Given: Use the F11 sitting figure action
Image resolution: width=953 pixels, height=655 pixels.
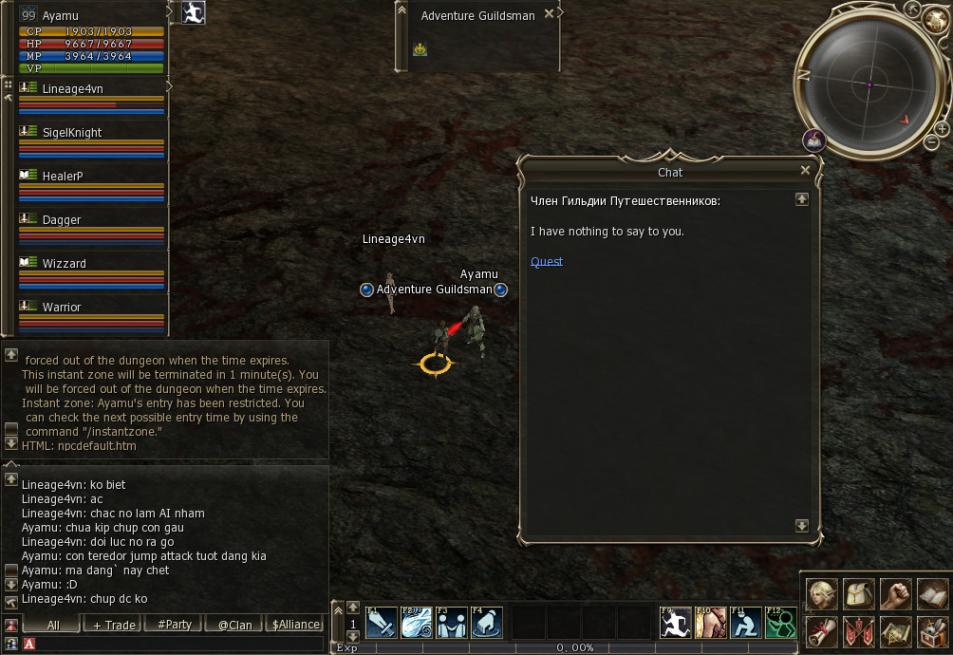Looking at the screenshot, I should click(x=745, y=623).
